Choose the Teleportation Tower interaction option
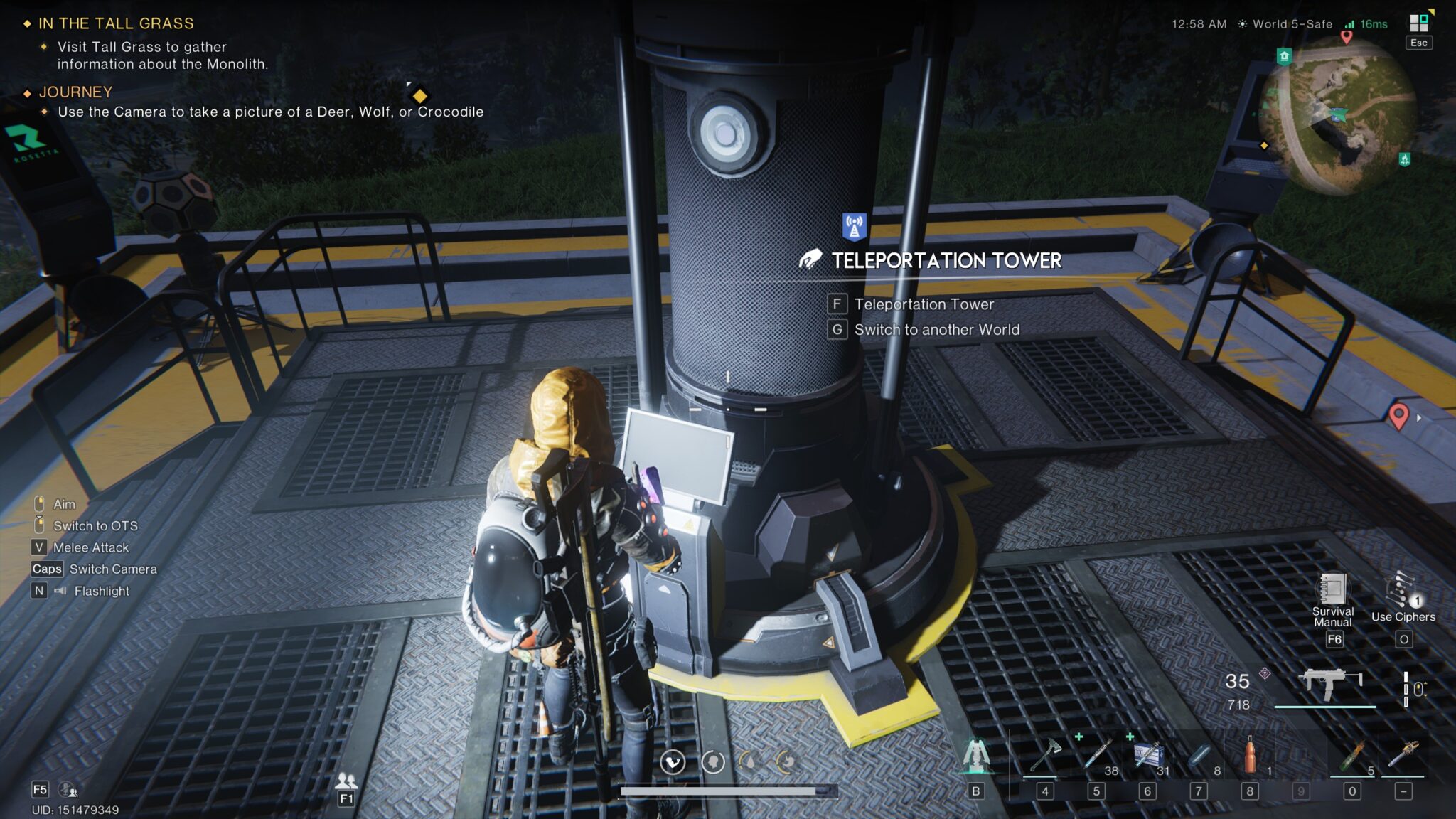This screenshot has width=1456, height=819. [924, 304]
